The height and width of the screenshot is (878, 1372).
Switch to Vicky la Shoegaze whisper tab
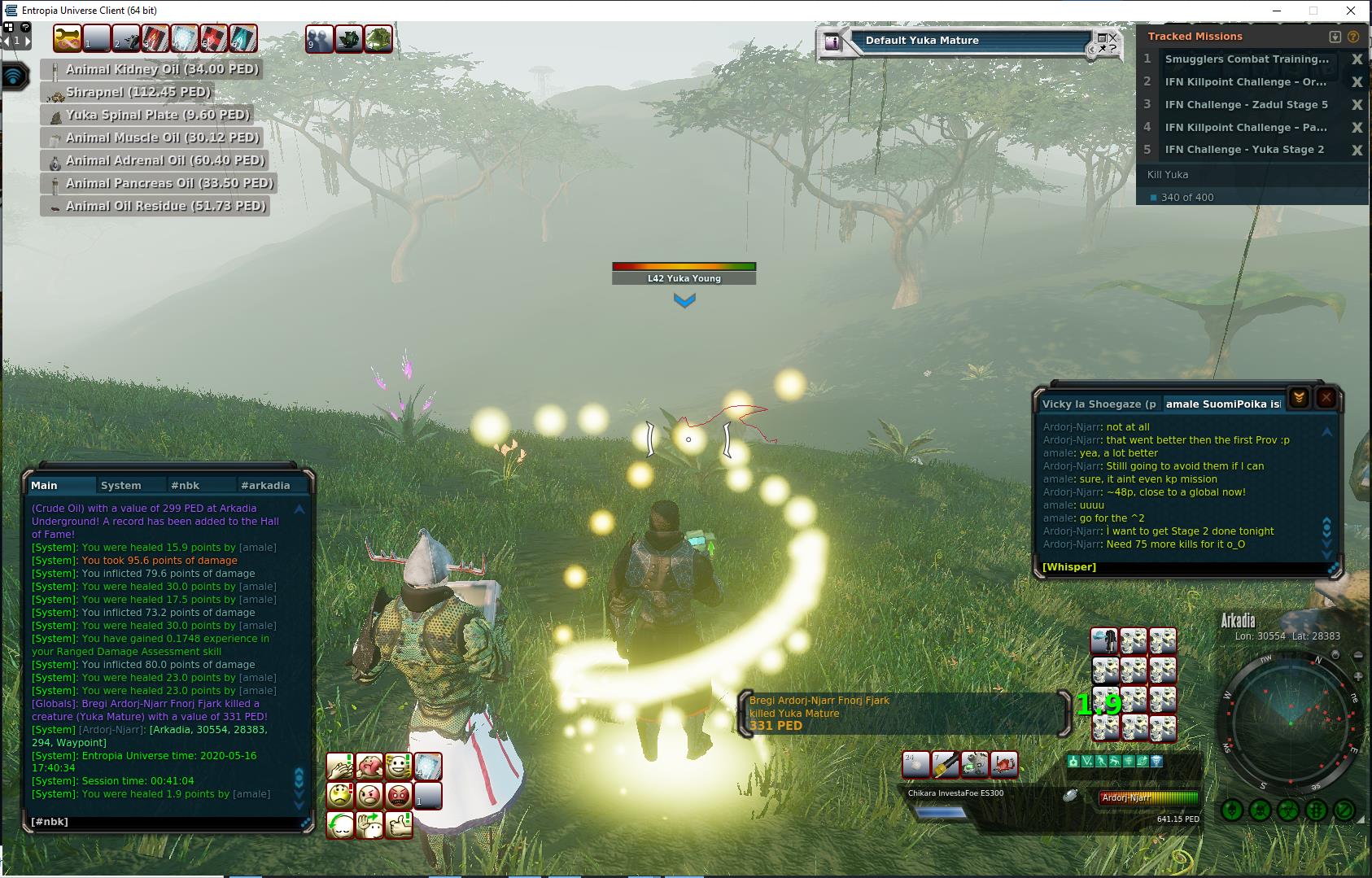point(1099,404)
